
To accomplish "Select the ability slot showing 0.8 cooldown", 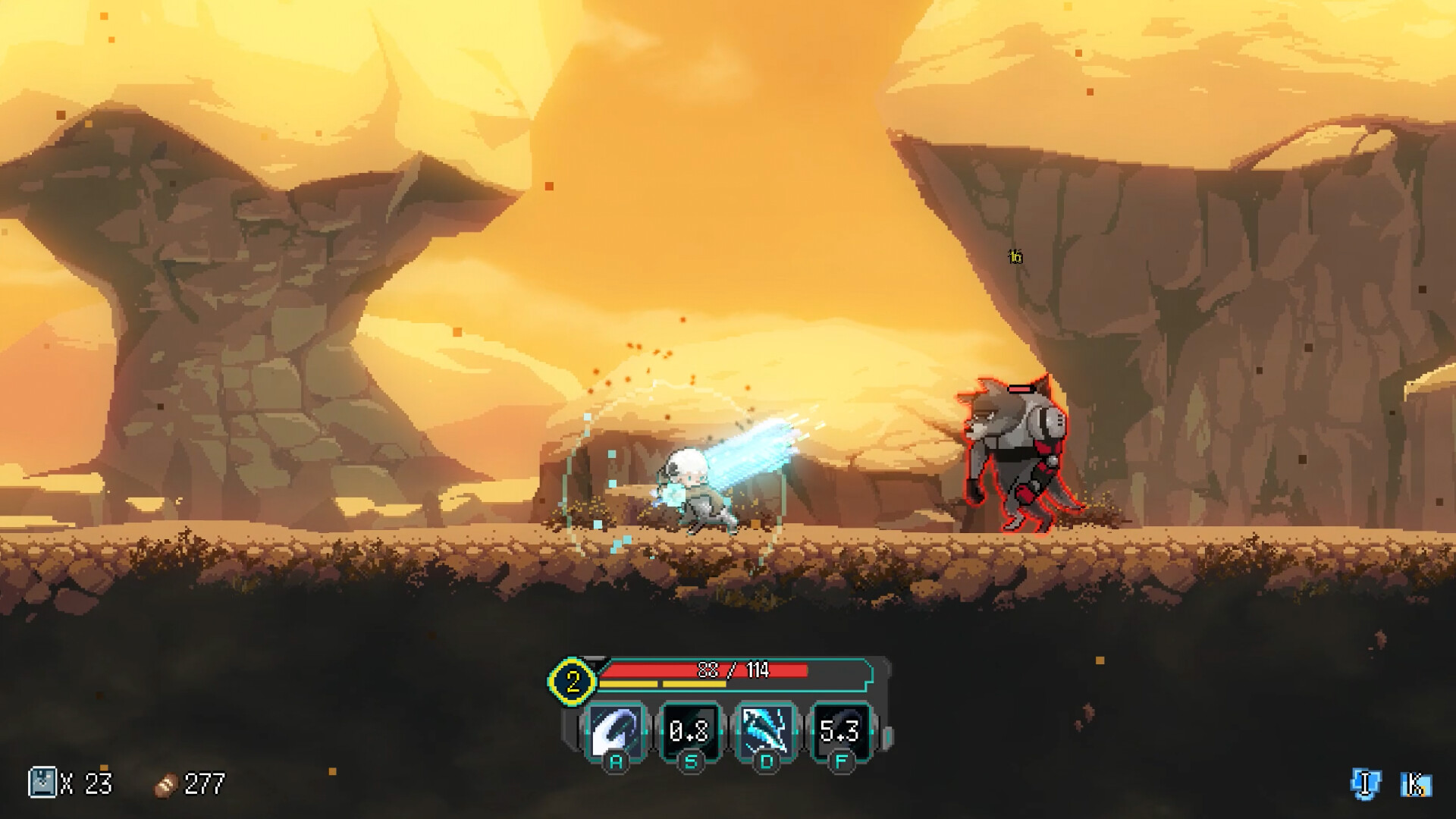I will 690,731.
